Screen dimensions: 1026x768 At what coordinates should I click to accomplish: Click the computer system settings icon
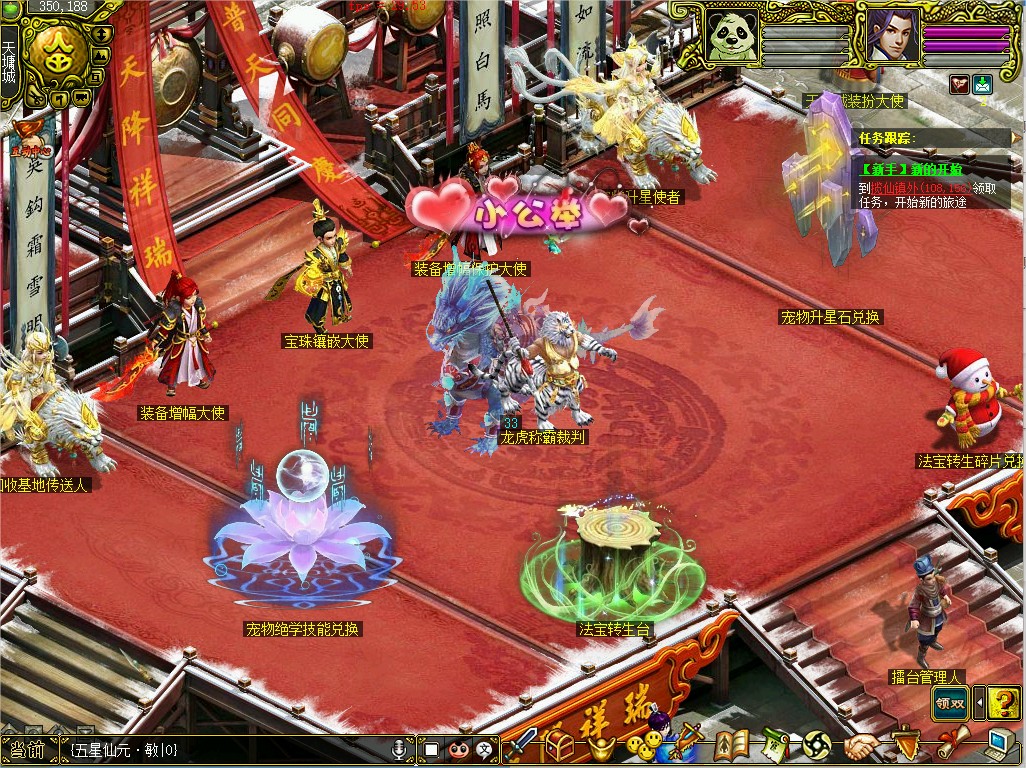(x=1001, y=744)
